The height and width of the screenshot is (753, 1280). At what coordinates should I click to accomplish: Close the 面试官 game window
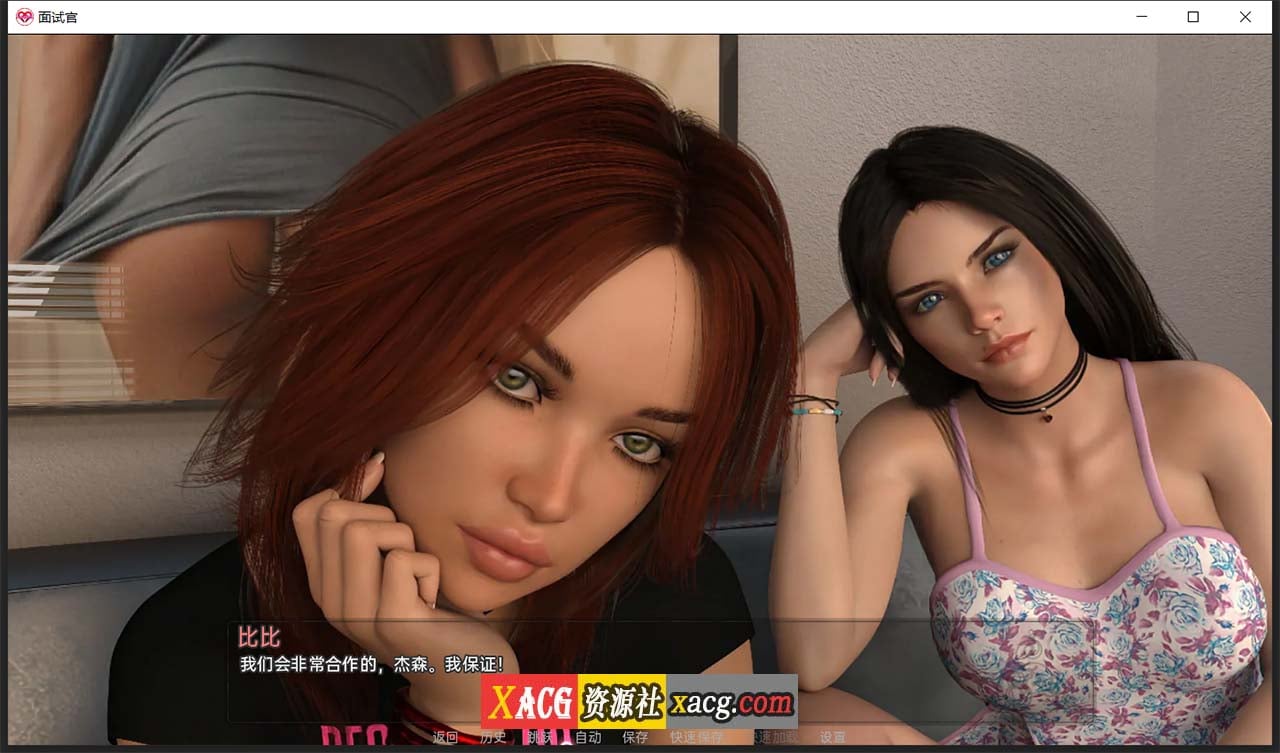[x=1245, y=17]
